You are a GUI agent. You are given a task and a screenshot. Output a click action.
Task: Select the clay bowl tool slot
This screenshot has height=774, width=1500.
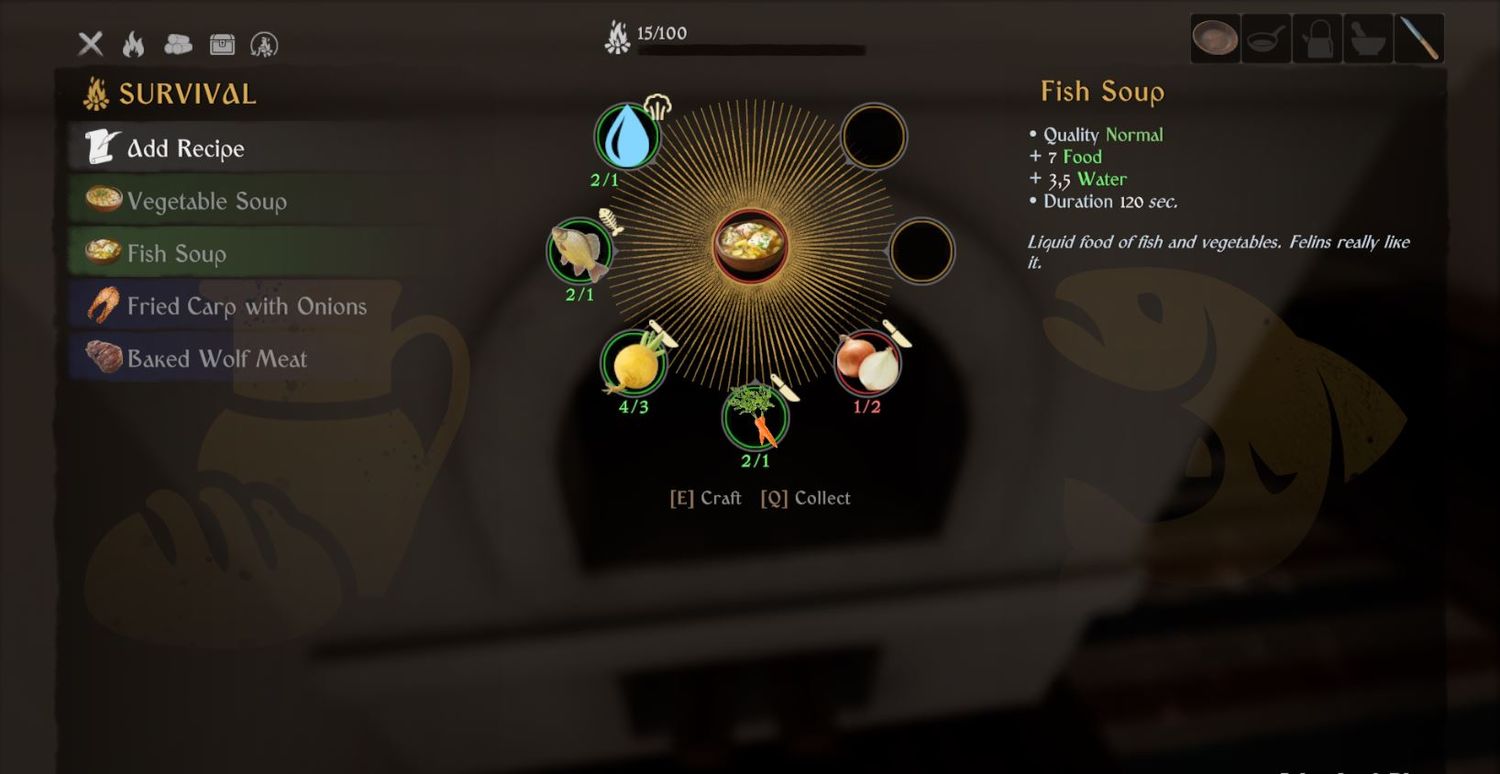click(1215, 40)
